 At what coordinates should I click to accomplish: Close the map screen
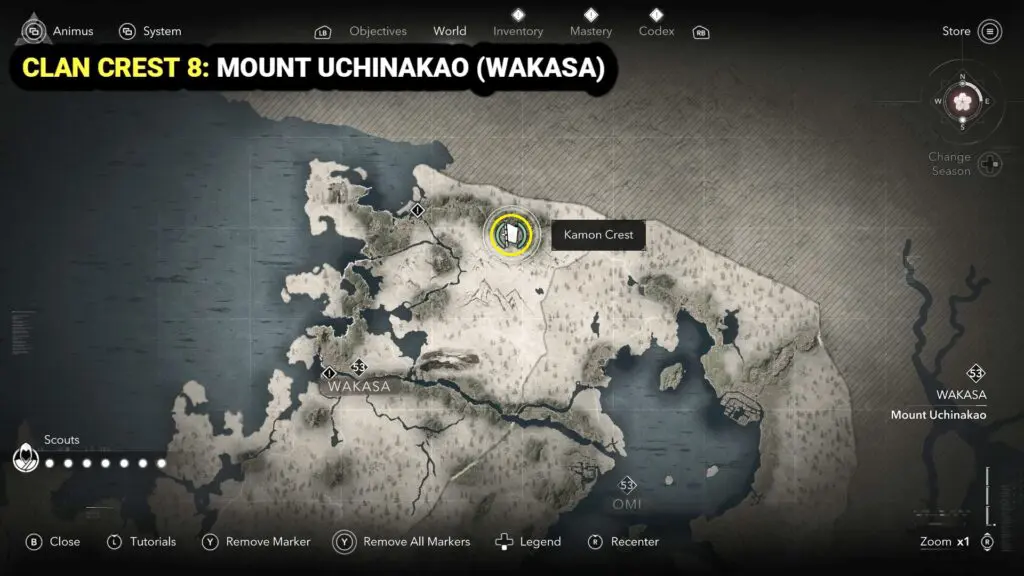click(53, 542)
